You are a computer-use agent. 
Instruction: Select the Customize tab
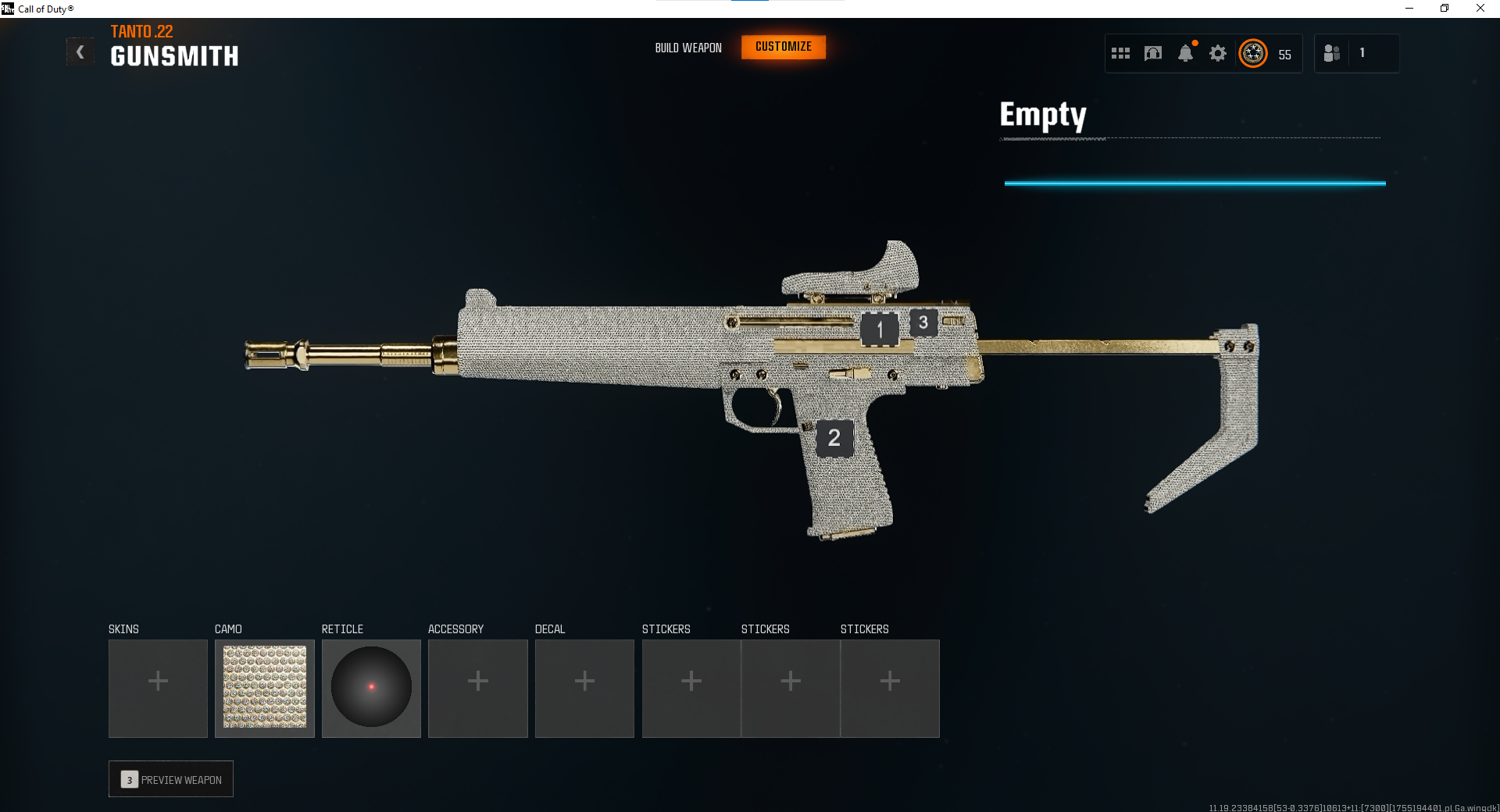pos(784,47)
